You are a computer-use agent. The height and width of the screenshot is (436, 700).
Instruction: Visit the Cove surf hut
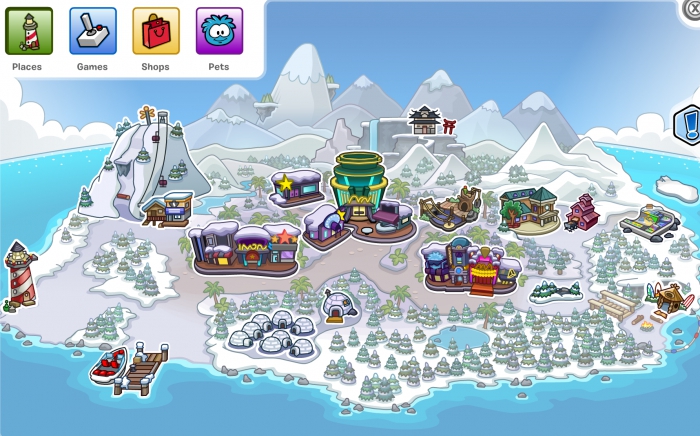(x=669, y=298)
